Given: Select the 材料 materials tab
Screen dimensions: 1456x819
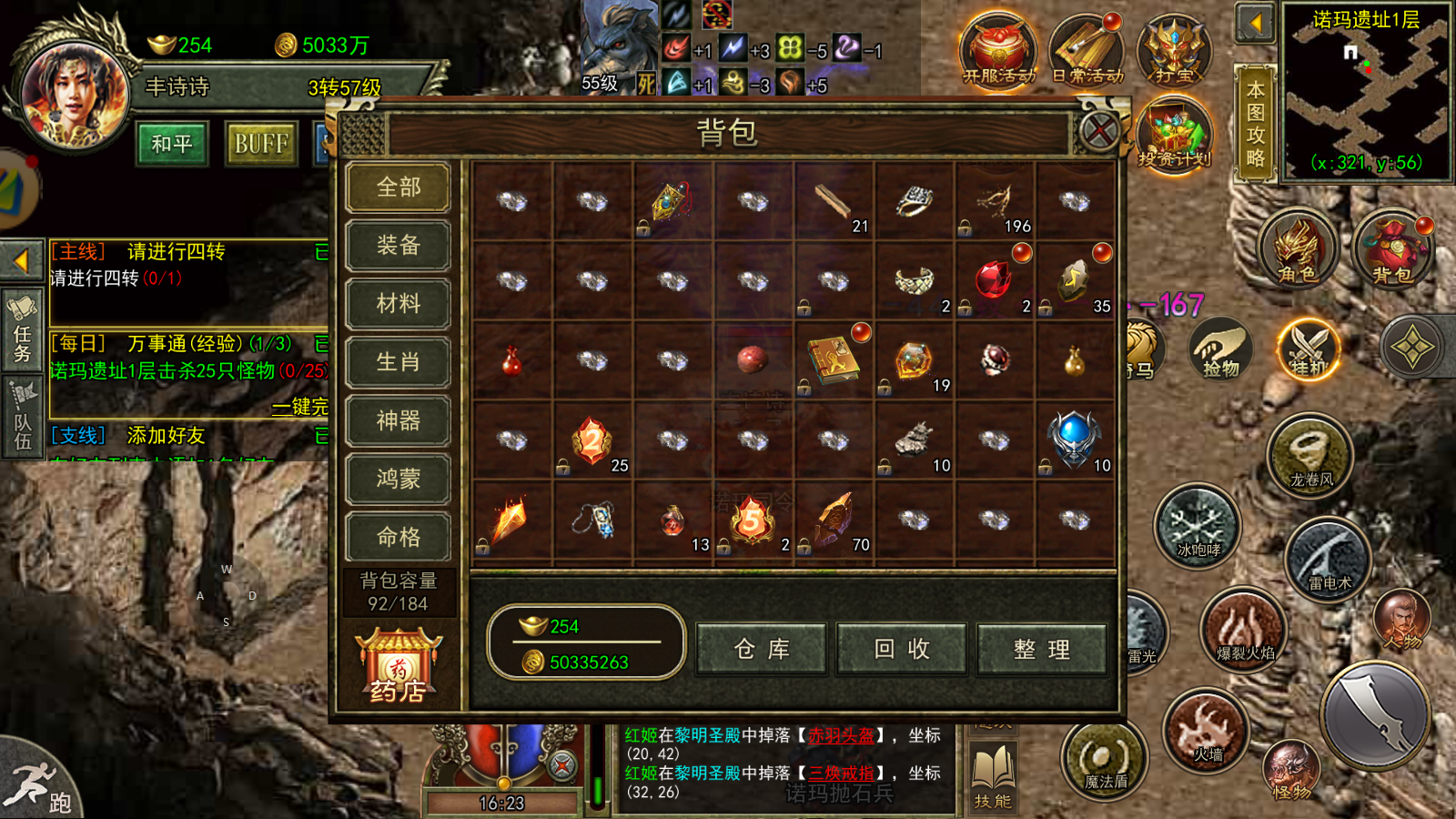Looking at the screenshot, I should click(x=399, y=304).
